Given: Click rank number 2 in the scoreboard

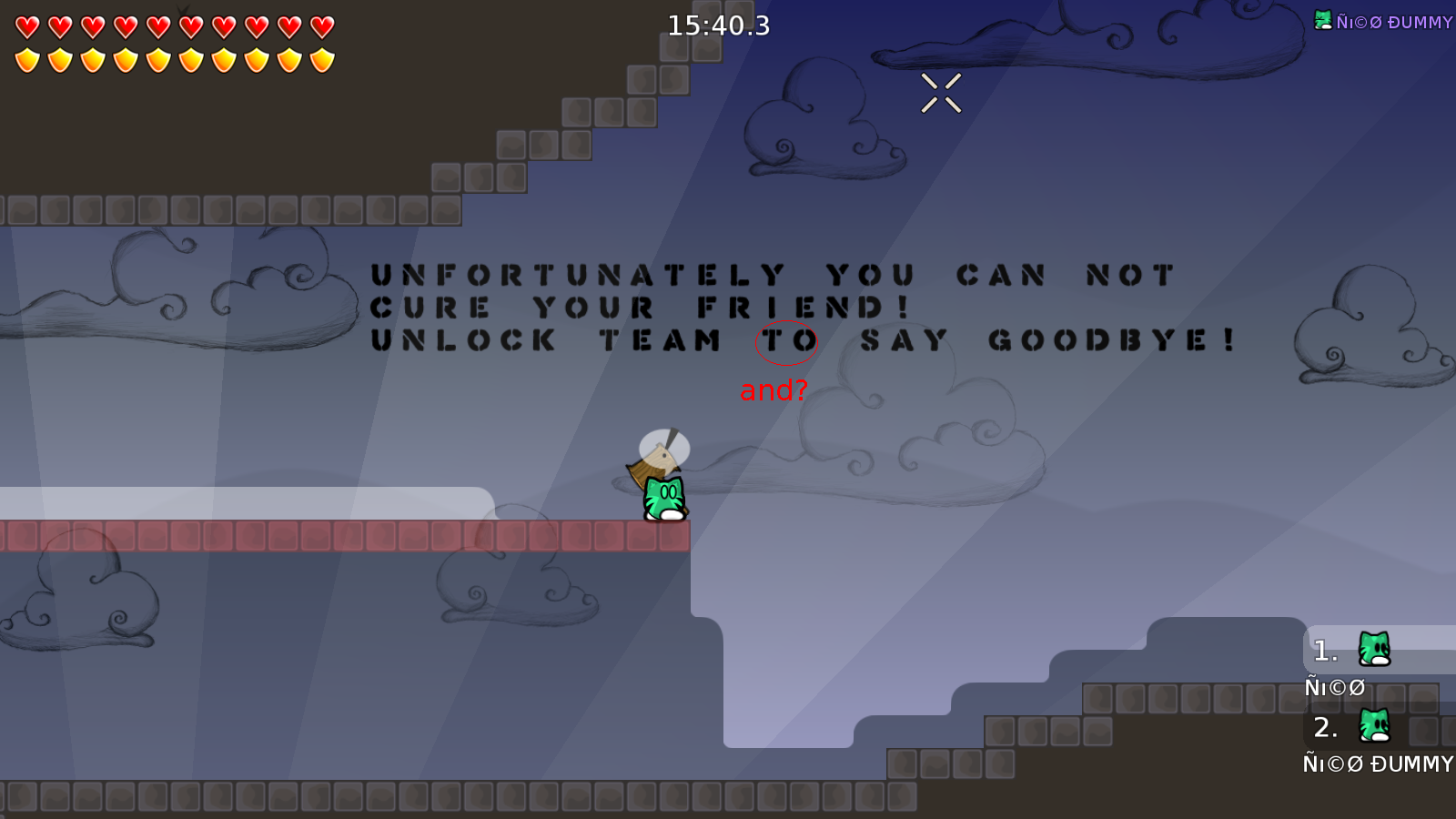Looking at the screenshot, I should pyautogui.click(x=1324, y=727).
